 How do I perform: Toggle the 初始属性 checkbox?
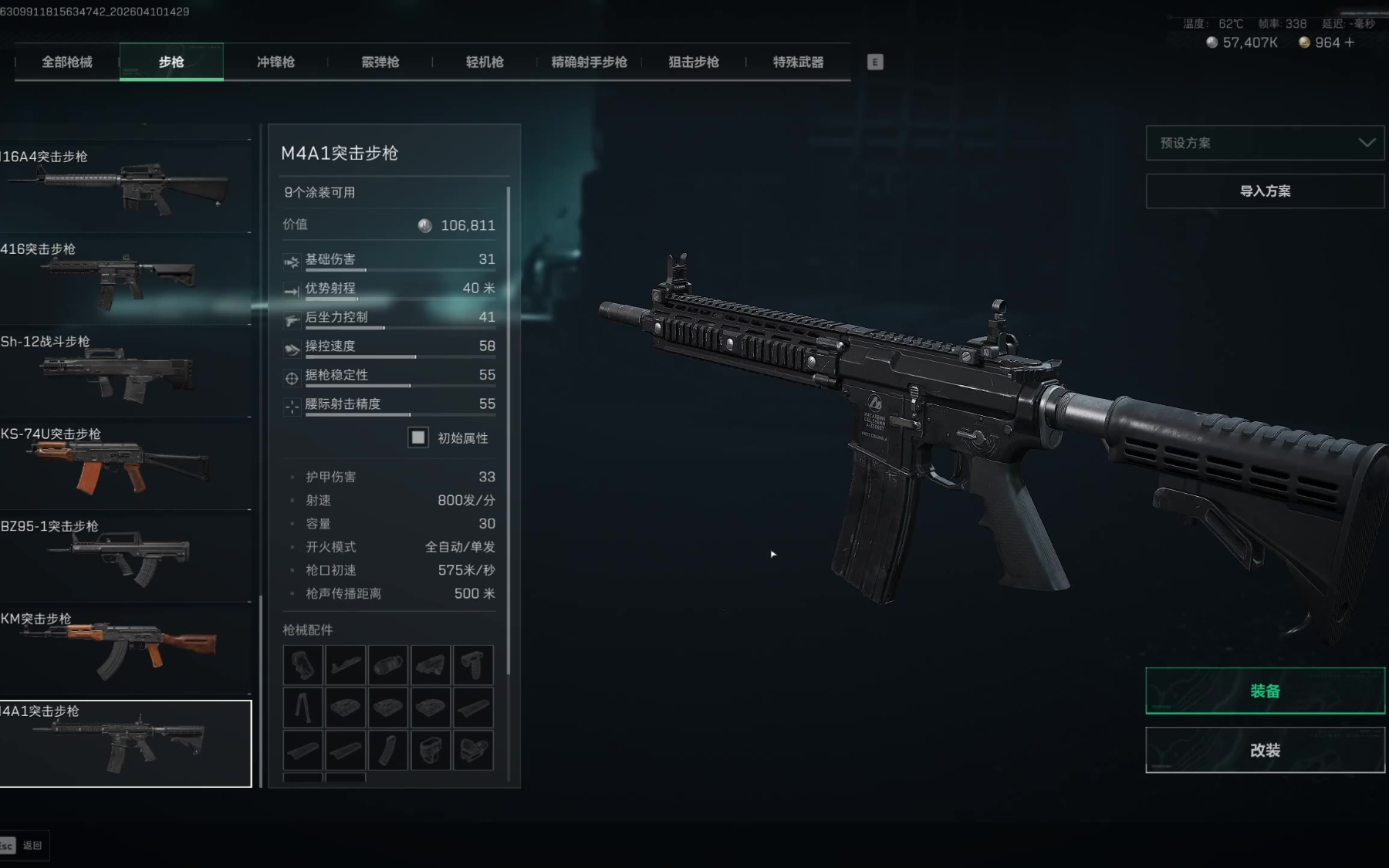[418, 437]
